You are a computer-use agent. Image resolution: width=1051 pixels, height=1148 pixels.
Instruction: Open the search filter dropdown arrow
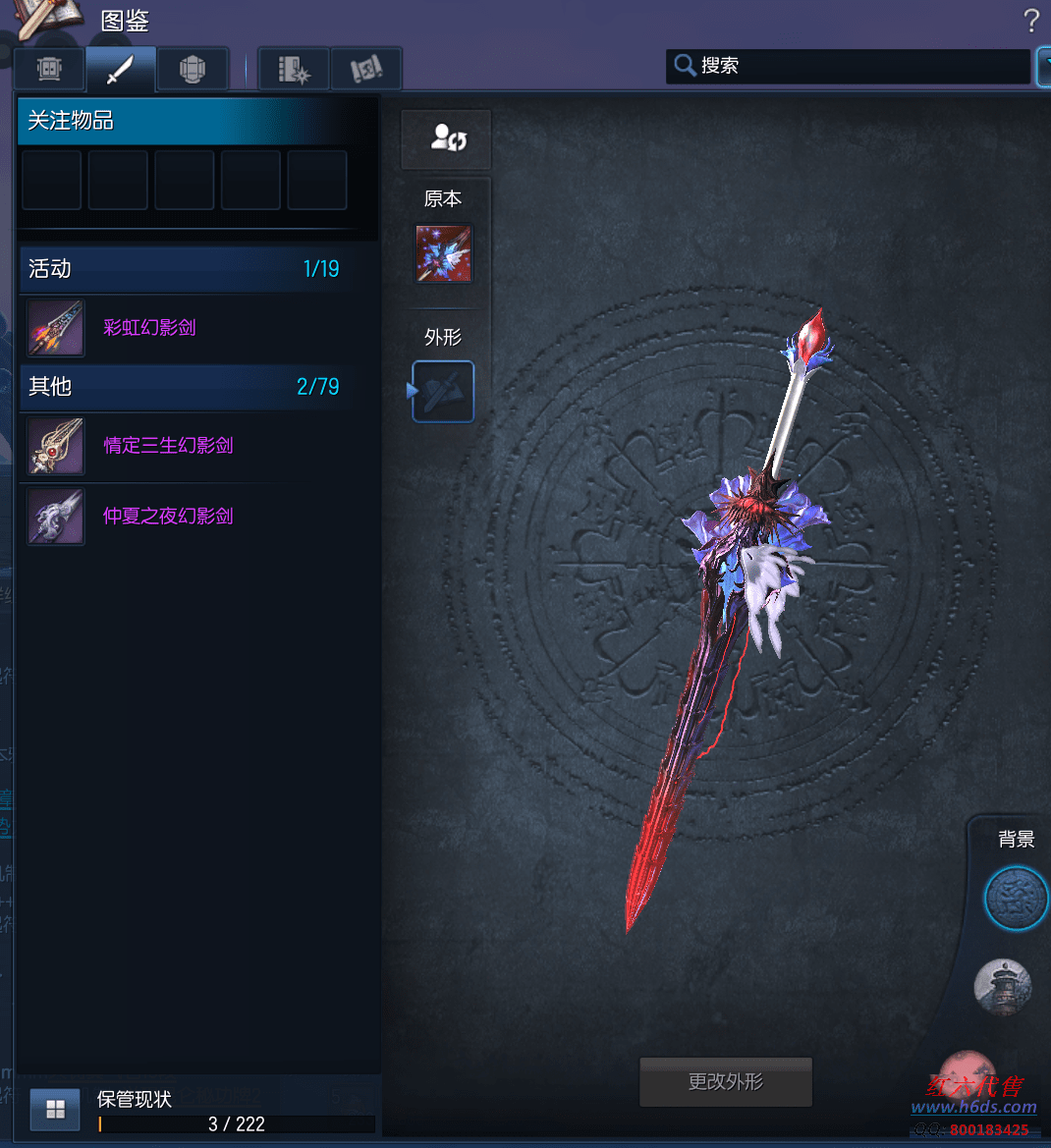[x=1043, y=66]
